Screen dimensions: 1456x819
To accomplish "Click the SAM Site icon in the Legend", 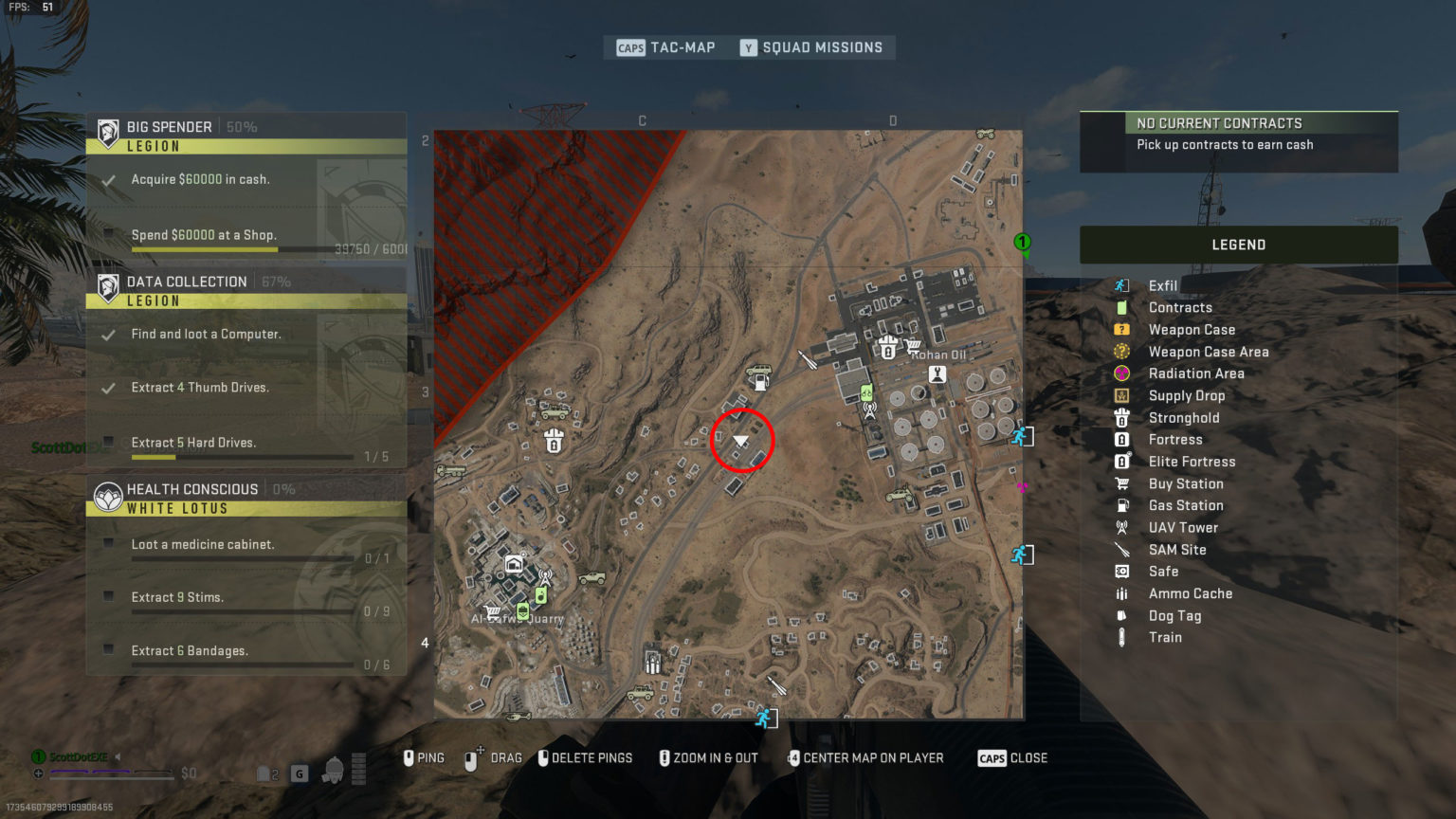I will pos(1123,549).
